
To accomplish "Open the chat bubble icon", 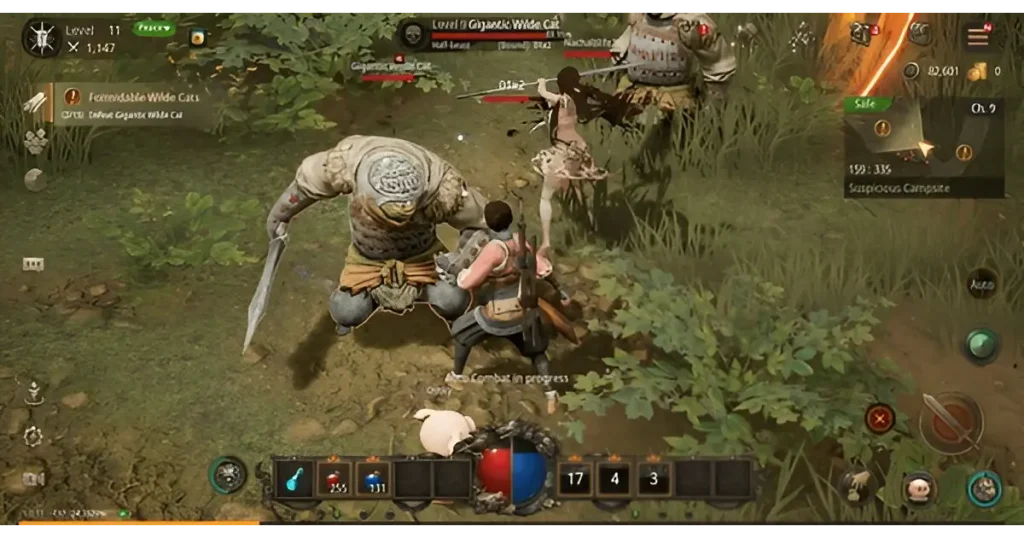I will (34, 264).
